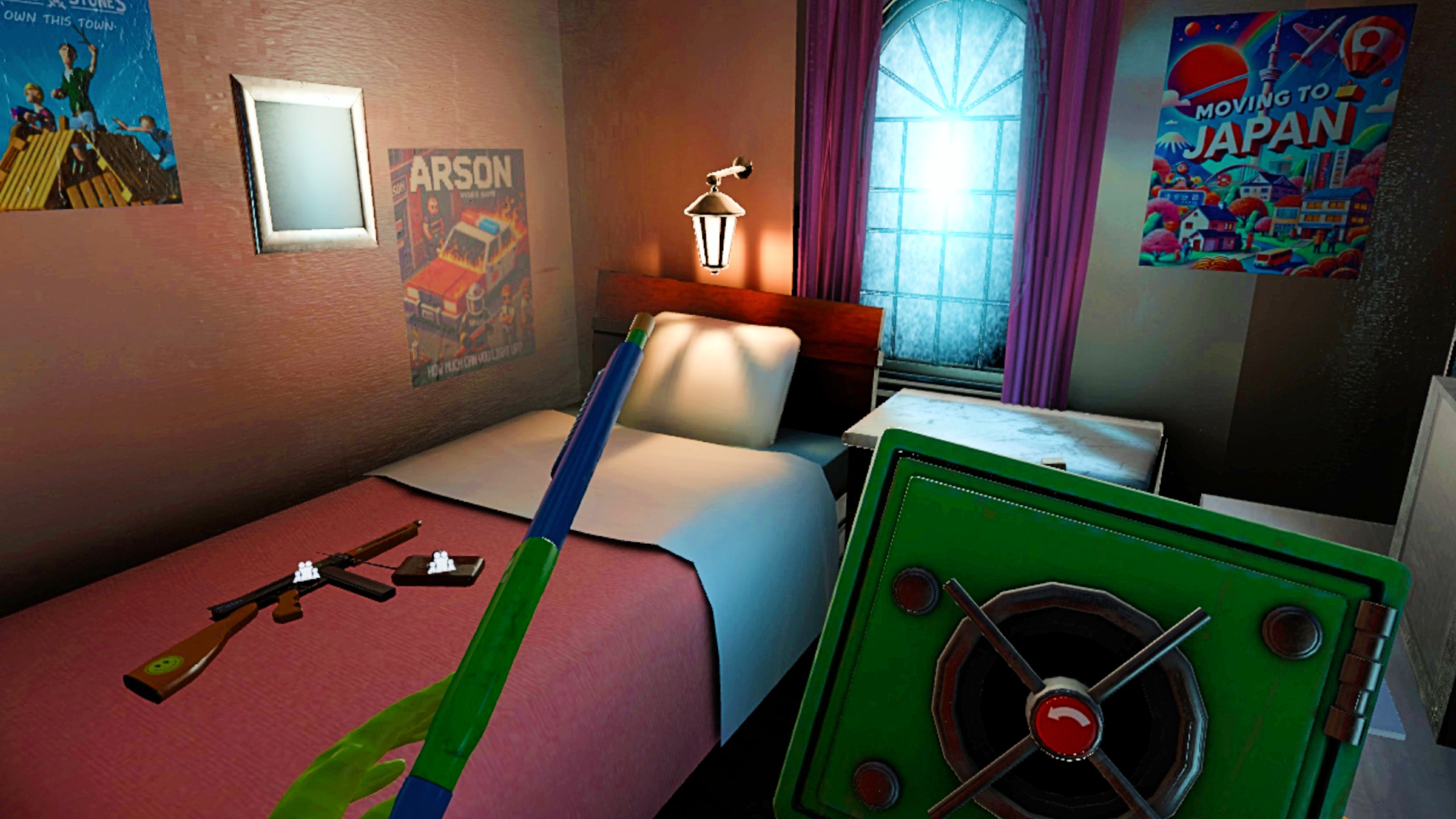Viewport: 1456px width, 819px height.
Task: Select the people marker on the dark box
Action: click(x=441, y=562)
